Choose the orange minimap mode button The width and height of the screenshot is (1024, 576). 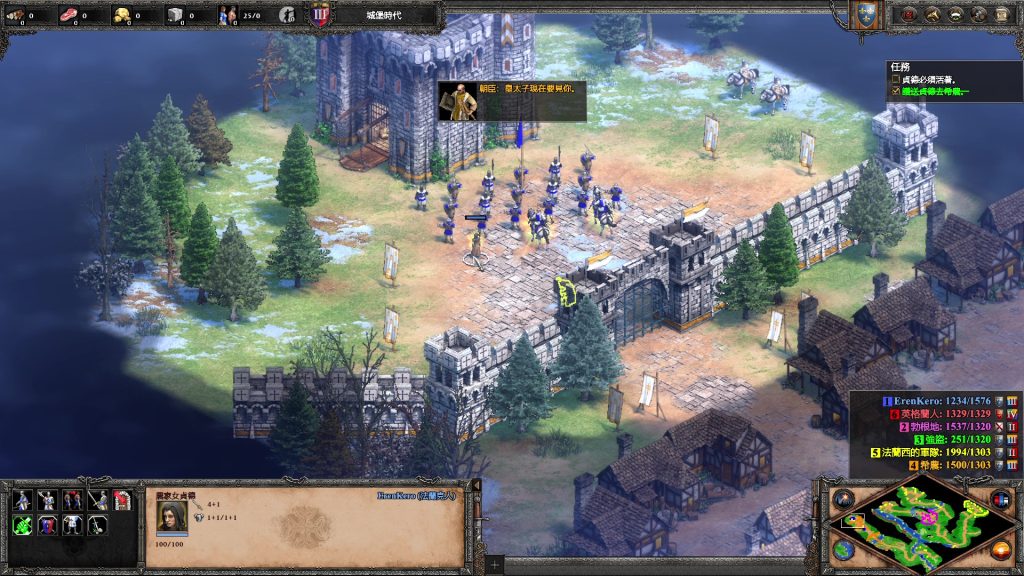[x=1001, y=549]
